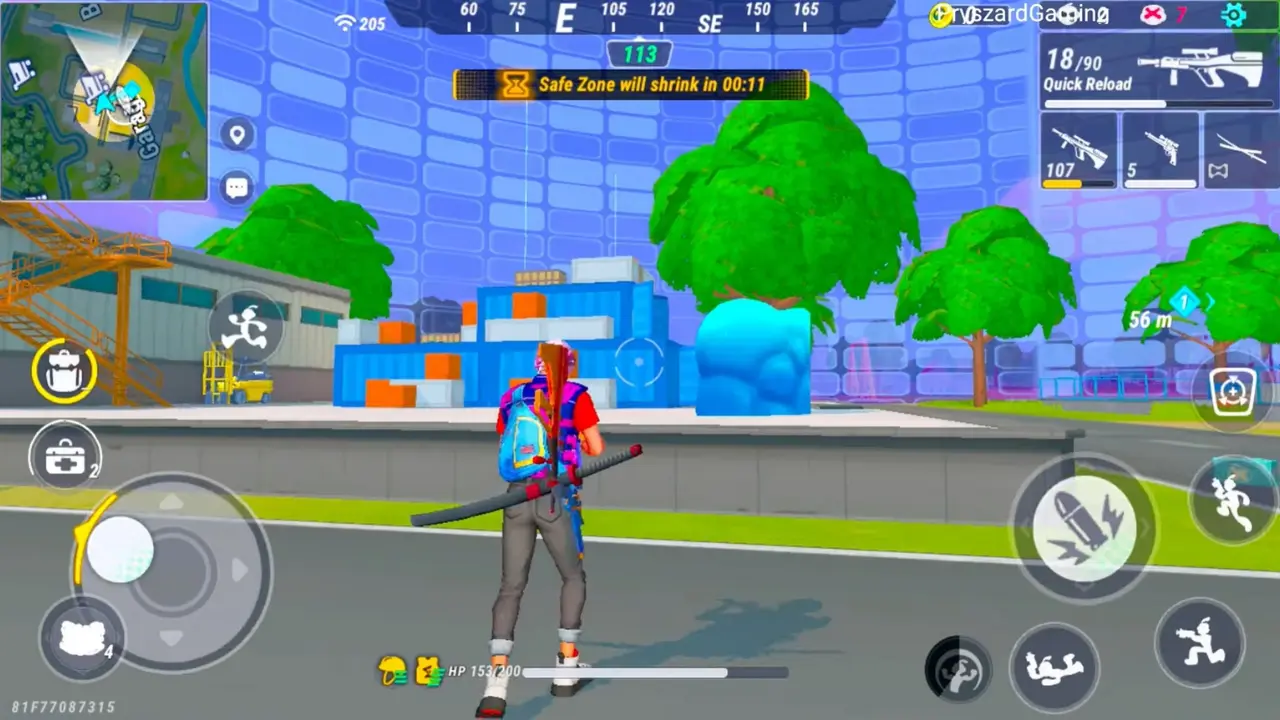Viewport: 1280px width, 720px height.
Task: Expand the minimap view
Action: 105,100
